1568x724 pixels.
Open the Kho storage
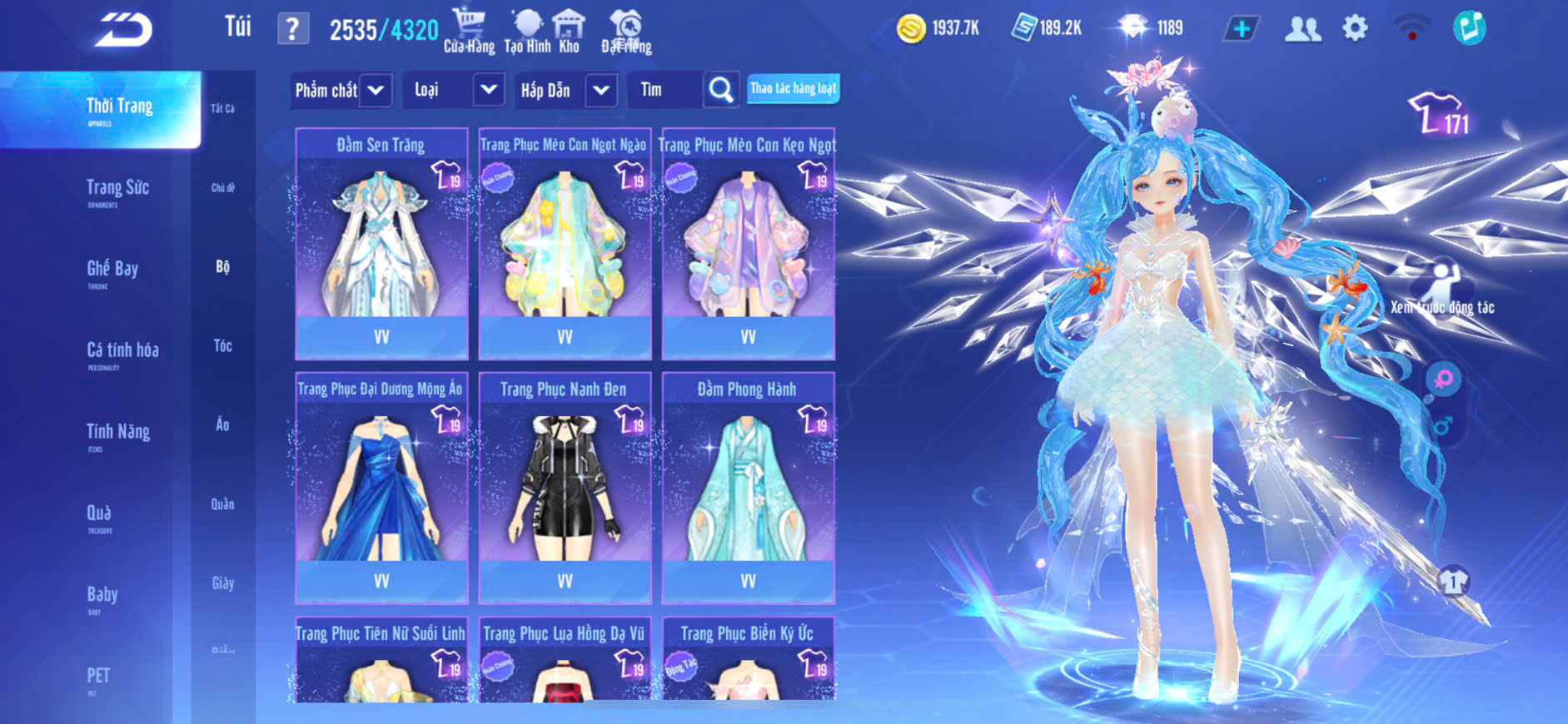[x=569, y=31]
